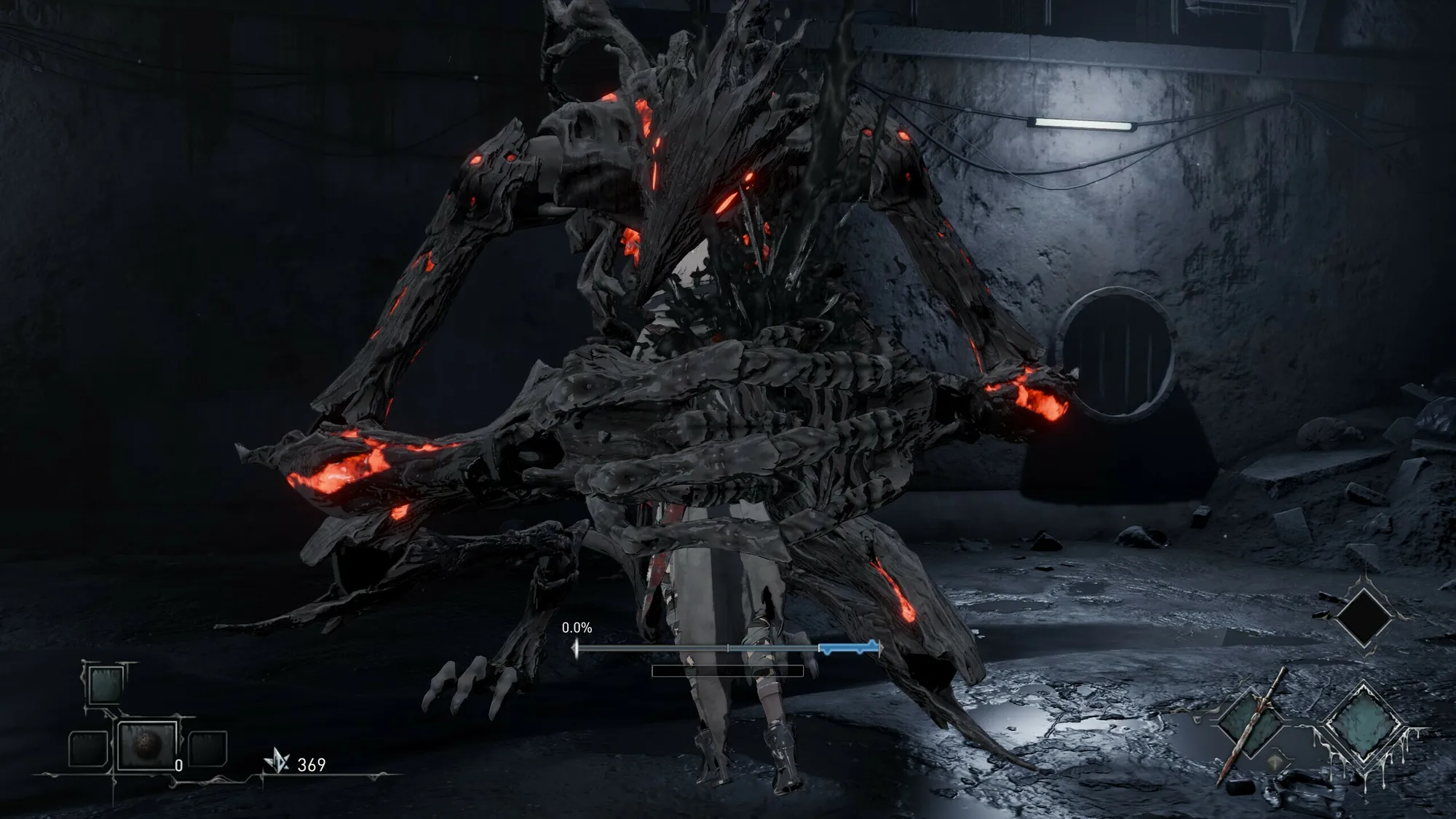The height and width of the screenshot is (819, 1456).
Task: Click the equipped sword weapon slot
Action: pos(1251,724)
